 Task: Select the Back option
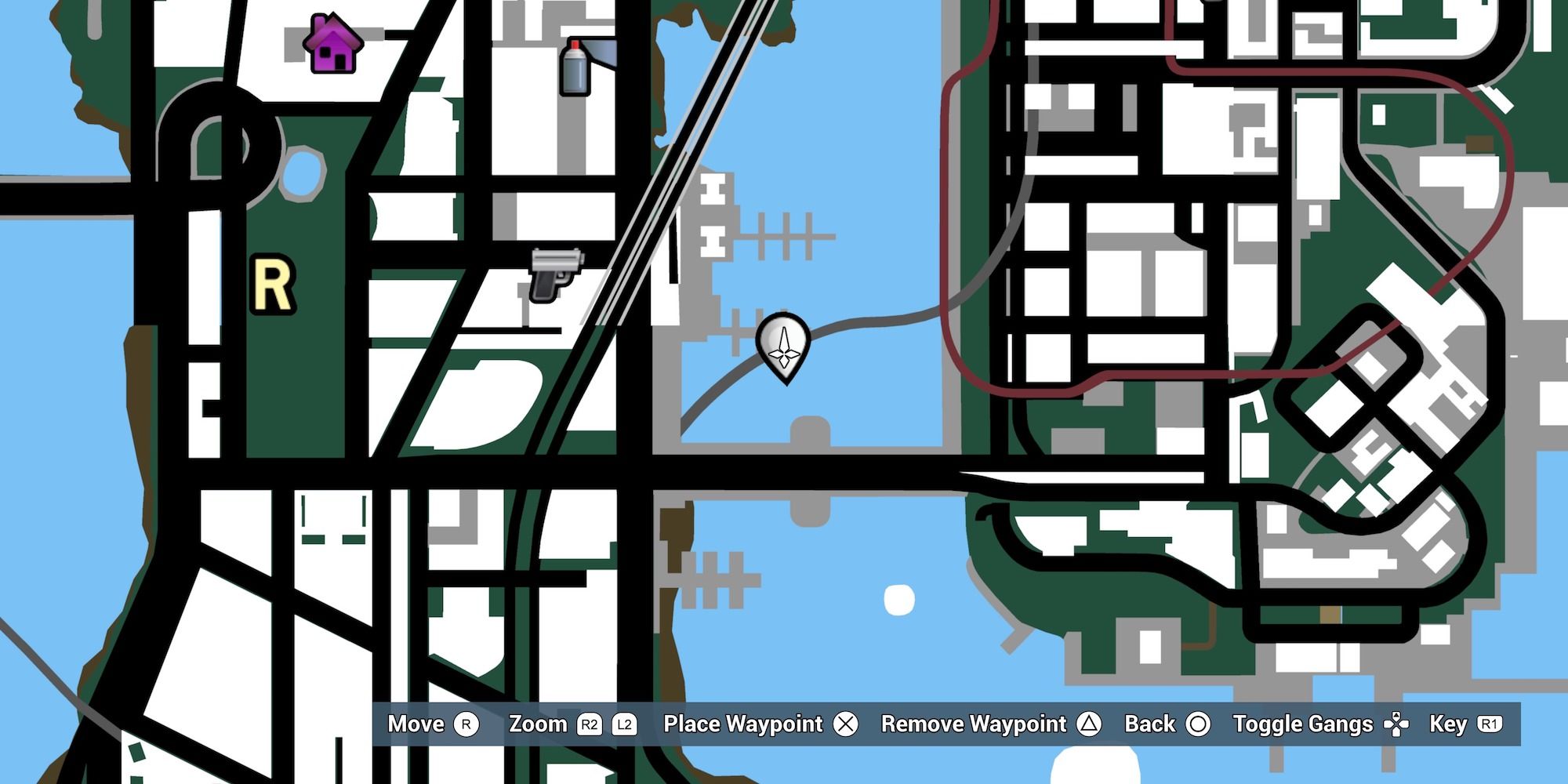click(1149, 724)
